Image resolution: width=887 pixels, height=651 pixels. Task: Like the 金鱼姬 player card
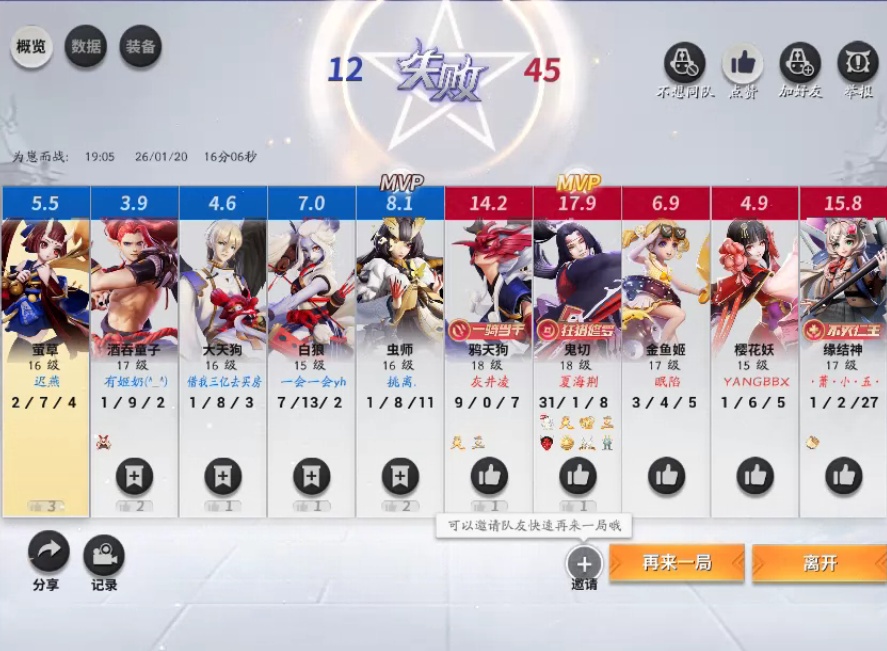pos(667,476)
